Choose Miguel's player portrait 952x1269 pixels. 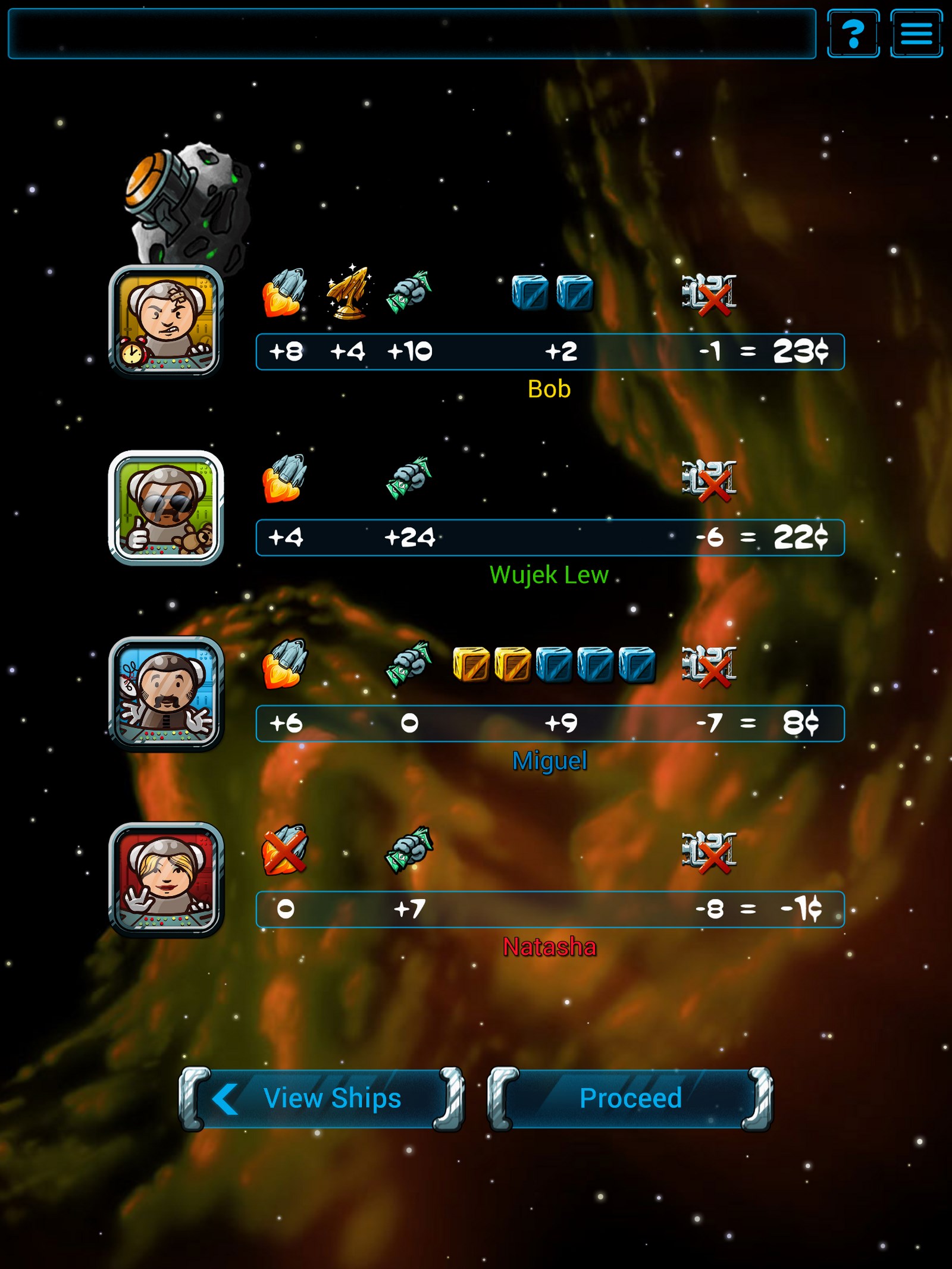point(165,693)
